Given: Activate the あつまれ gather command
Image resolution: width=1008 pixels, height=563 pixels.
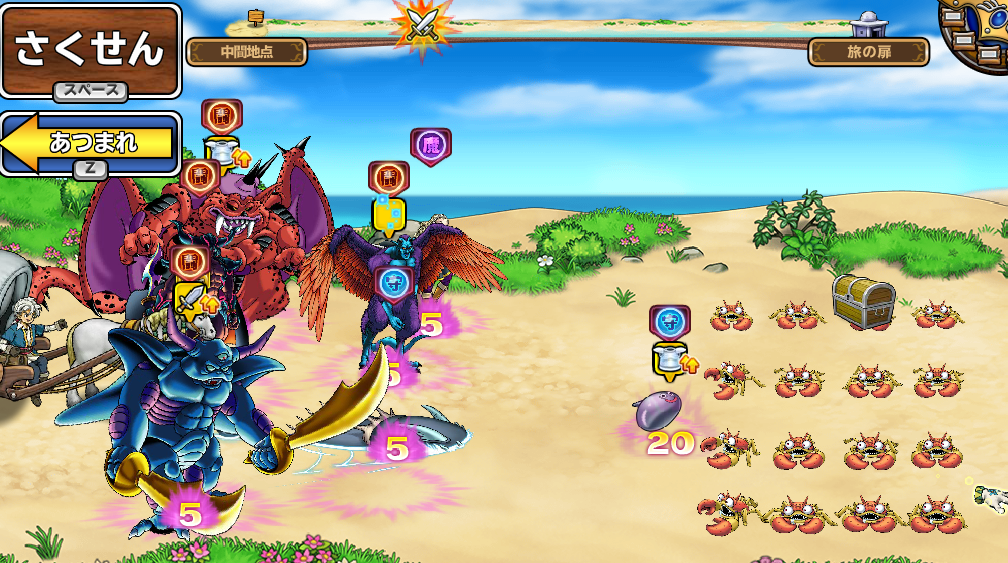Looking at the screenshot, I should point(92,142).
